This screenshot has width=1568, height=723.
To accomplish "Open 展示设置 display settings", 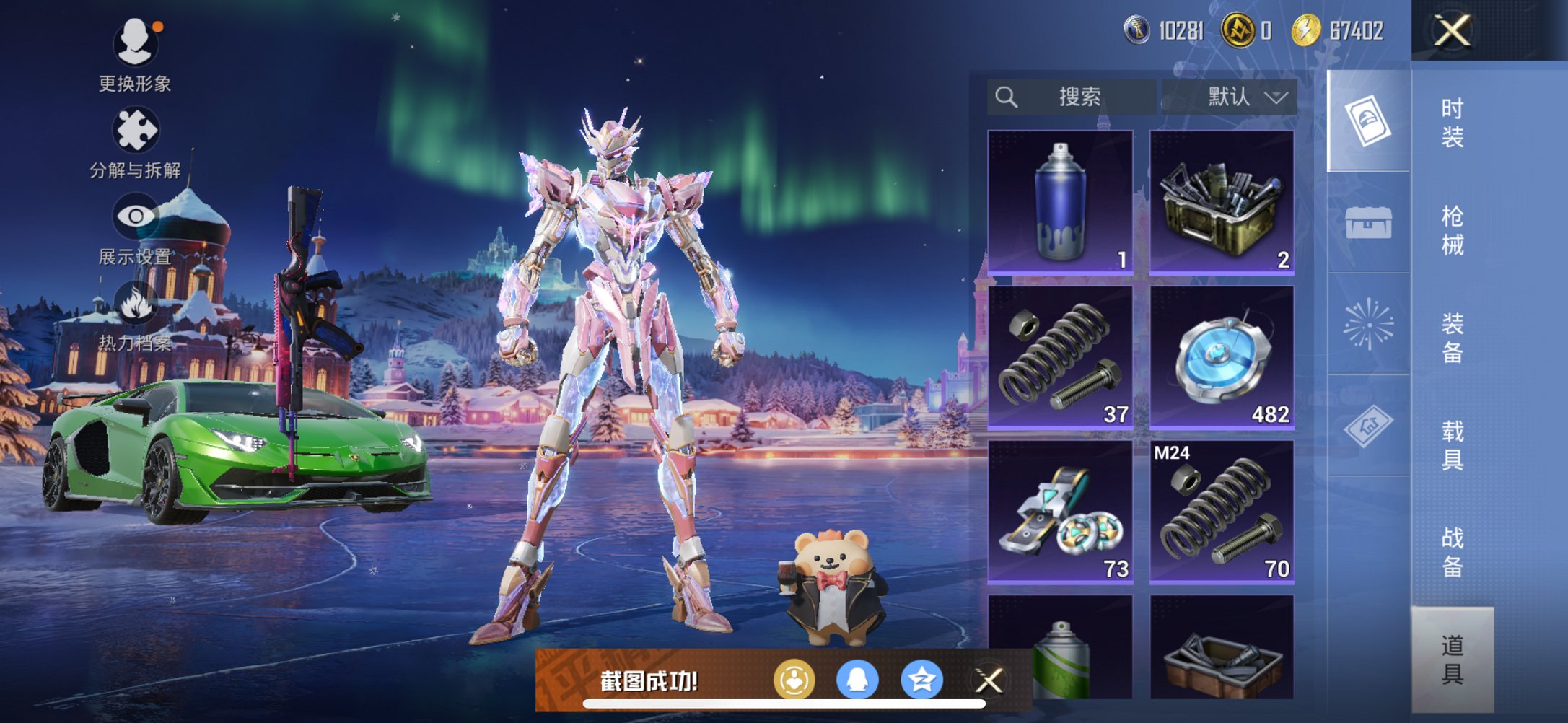I will point(135,217).
